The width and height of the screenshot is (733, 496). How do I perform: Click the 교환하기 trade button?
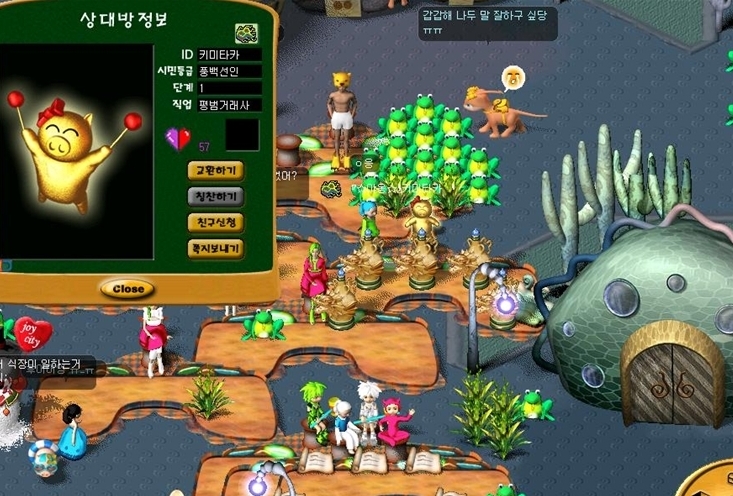215,171
